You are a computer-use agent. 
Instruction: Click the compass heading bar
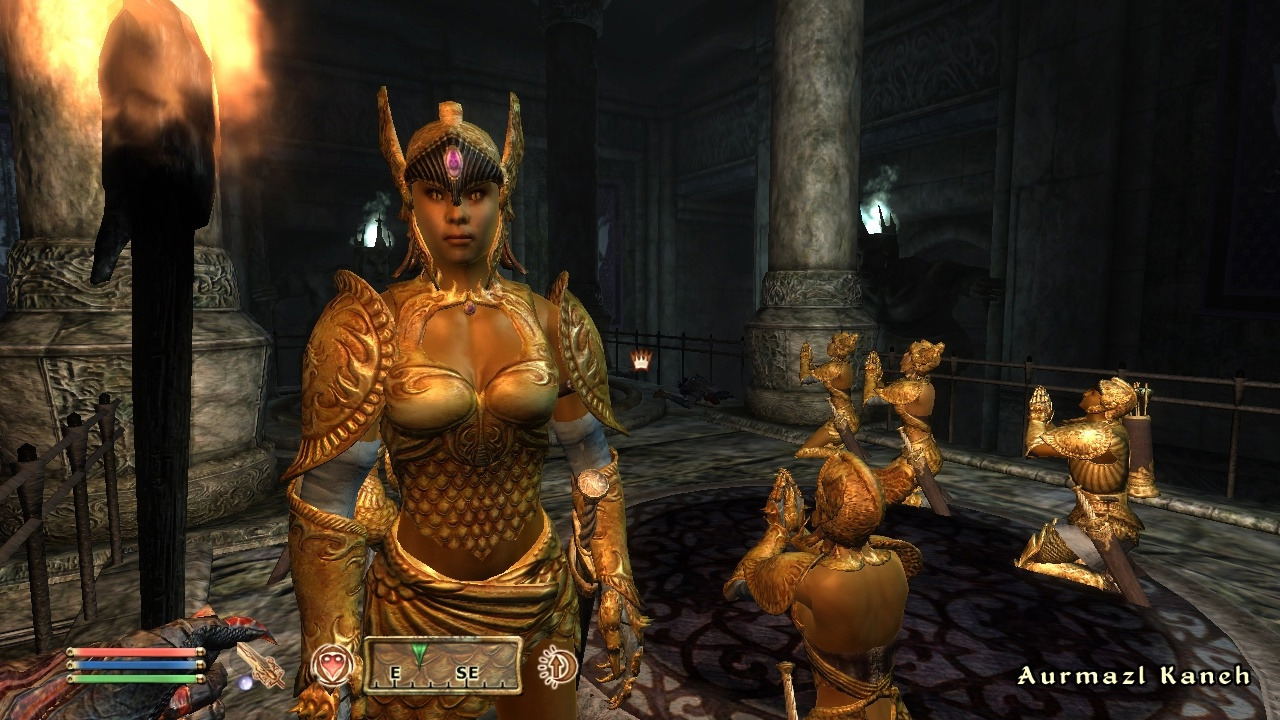coord(442,665)
